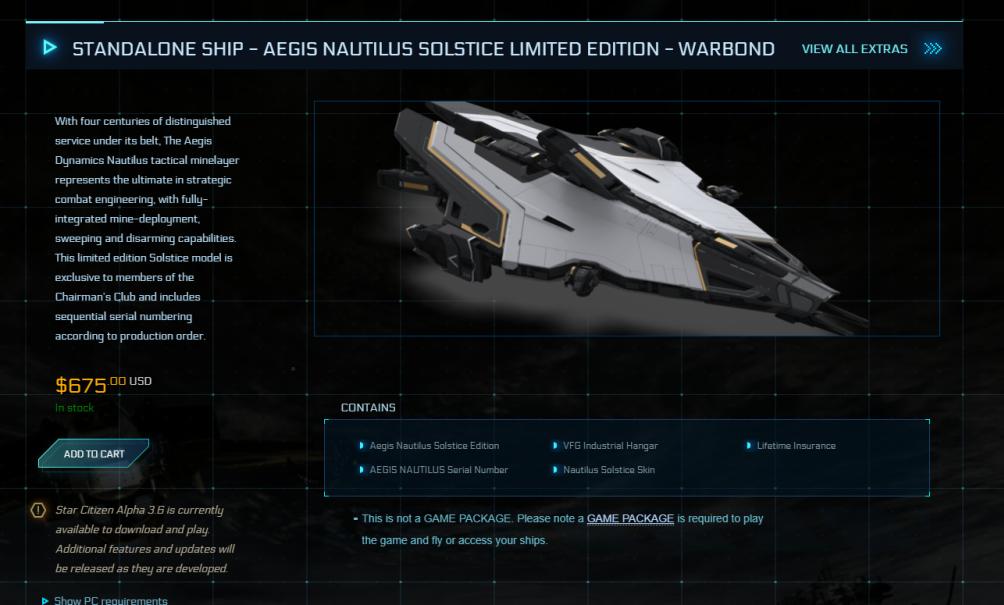
Task: Follow the GAME PACKAGE link
Action: coord(630,519)
